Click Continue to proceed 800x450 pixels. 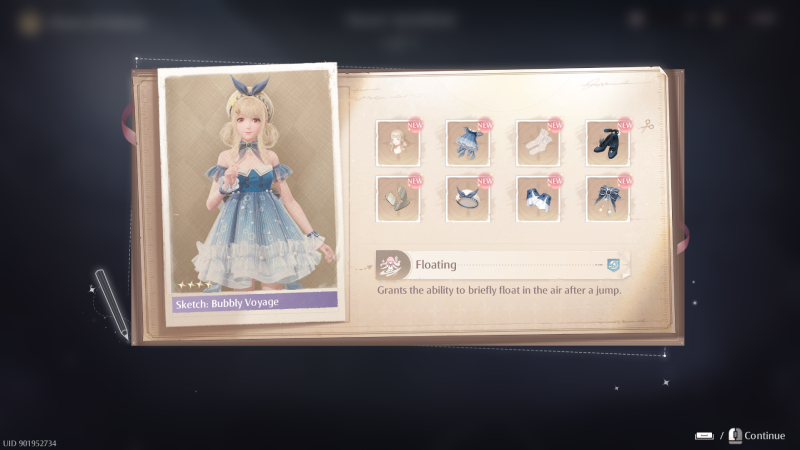[764, 435]
